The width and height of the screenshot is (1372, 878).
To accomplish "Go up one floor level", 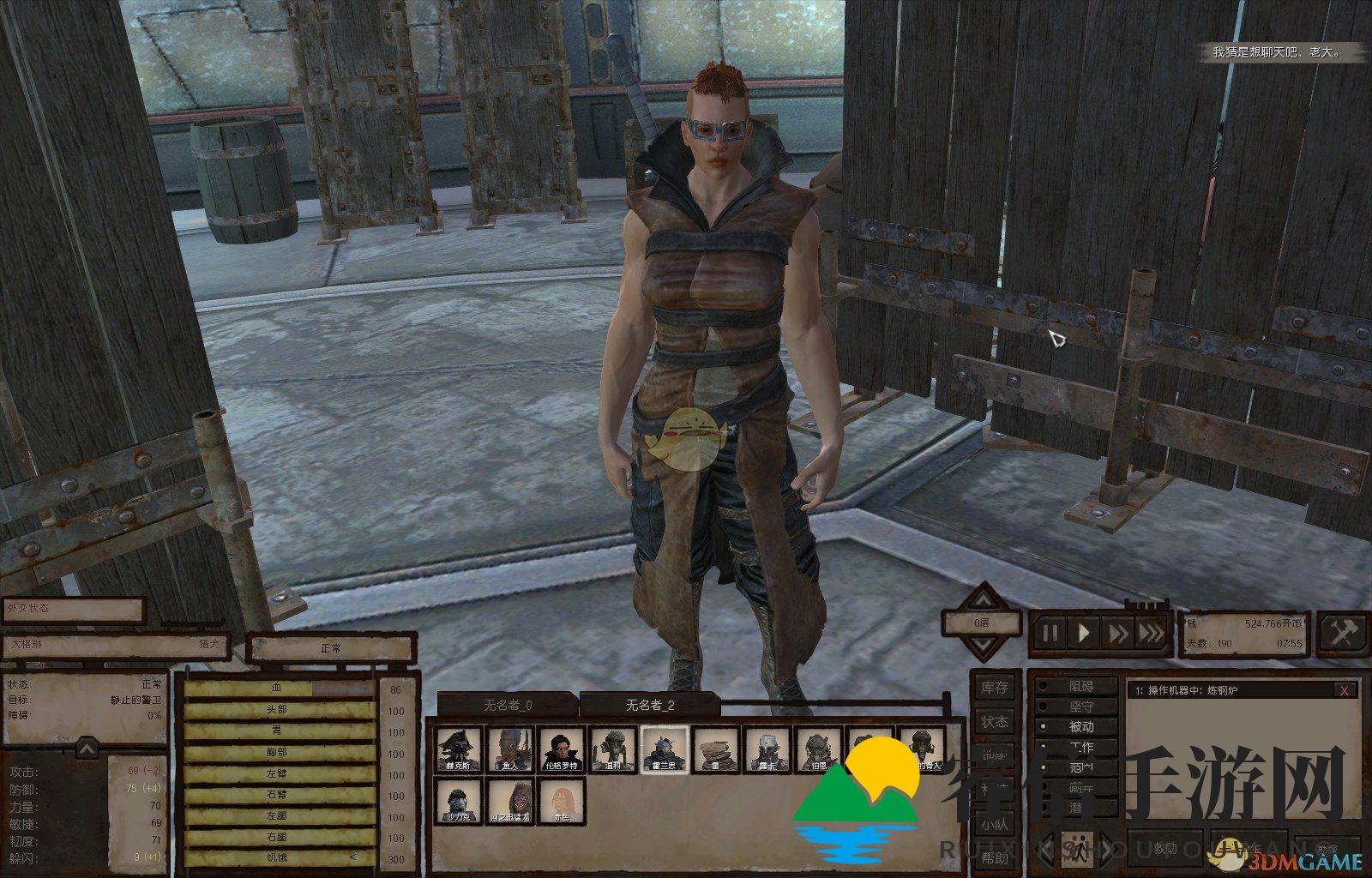I will [983, 598].
